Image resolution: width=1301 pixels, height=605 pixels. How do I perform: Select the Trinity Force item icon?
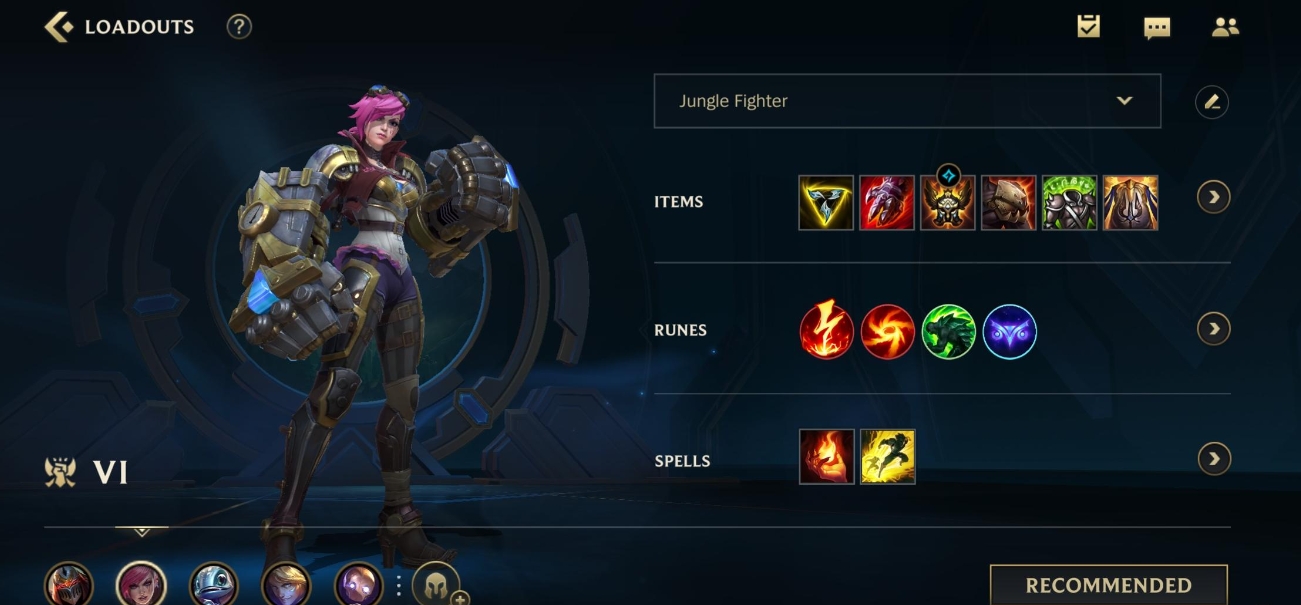[826, 203]
